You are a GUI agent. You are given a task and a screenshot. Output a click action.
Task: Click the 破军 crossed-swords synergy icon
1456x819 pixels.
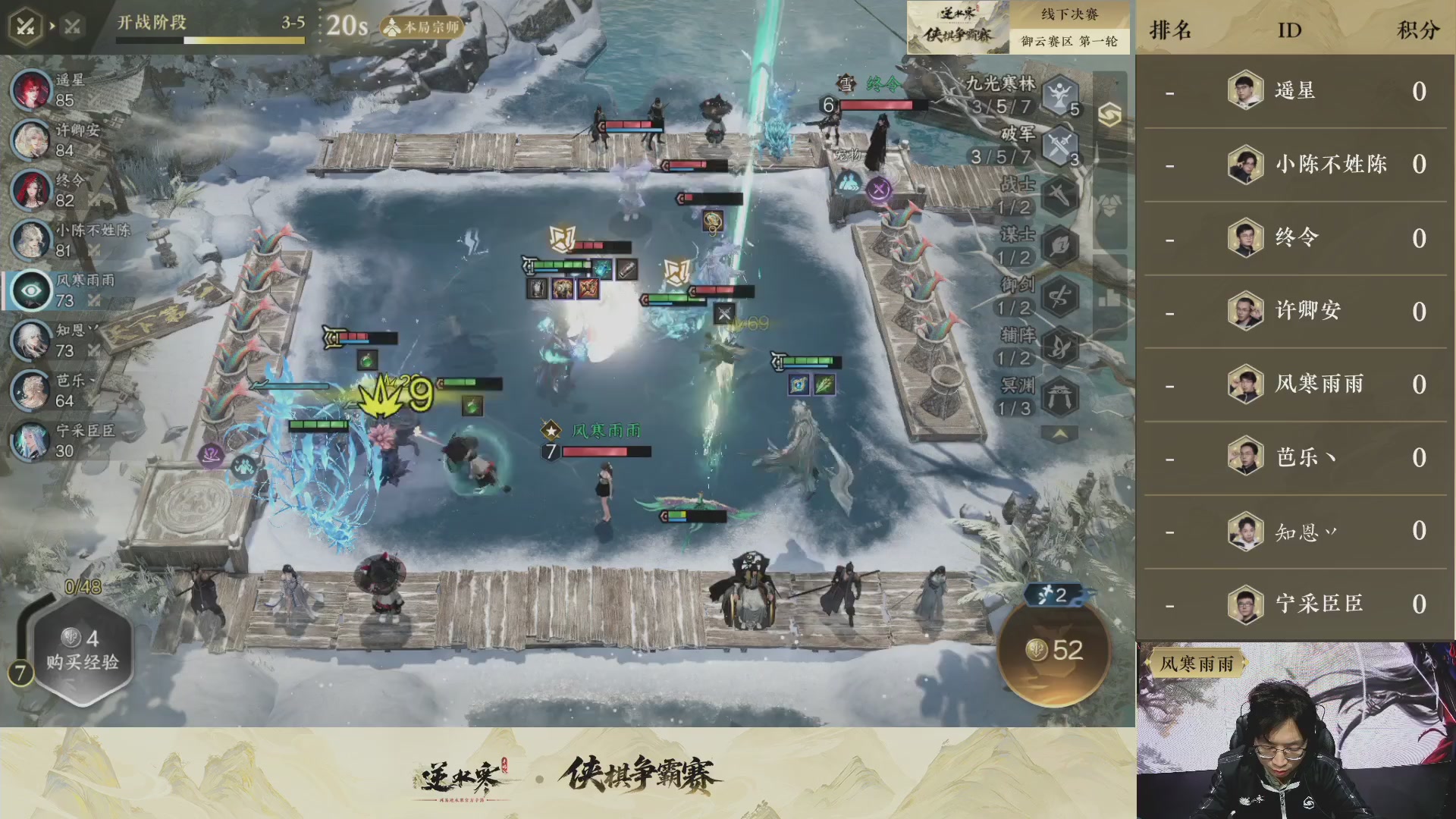point(1059,146)
